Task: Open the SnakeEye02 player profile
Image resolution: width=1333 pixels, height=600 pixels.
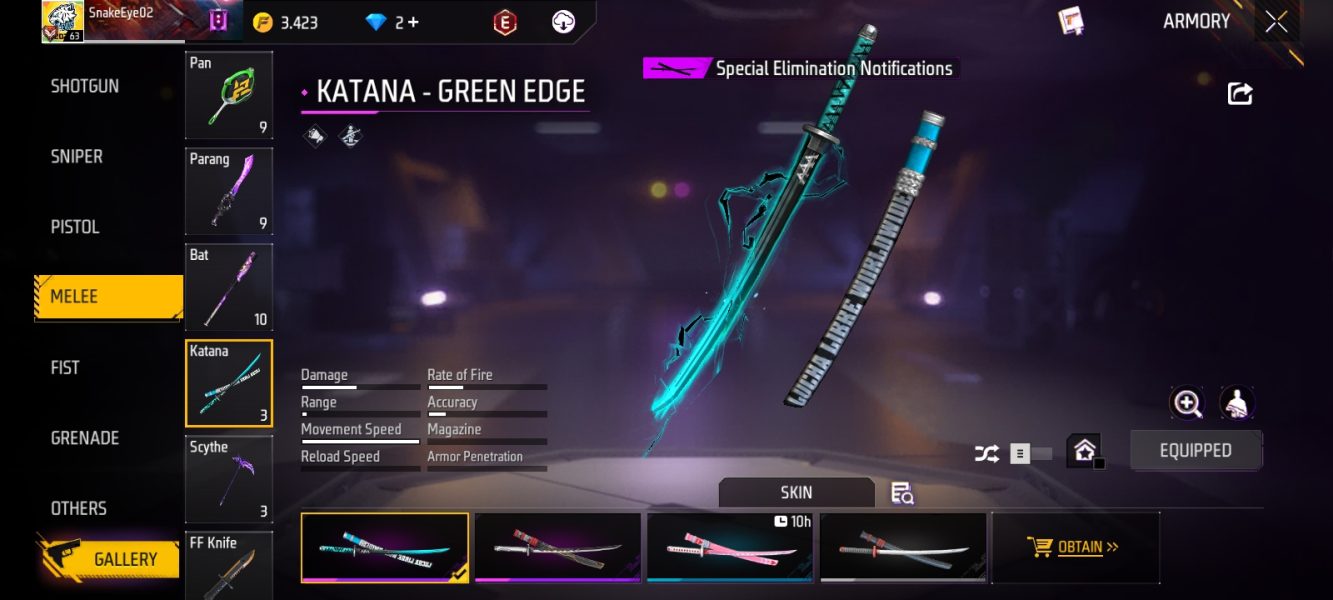Action: pyautogui.click(x=63, y=21)
